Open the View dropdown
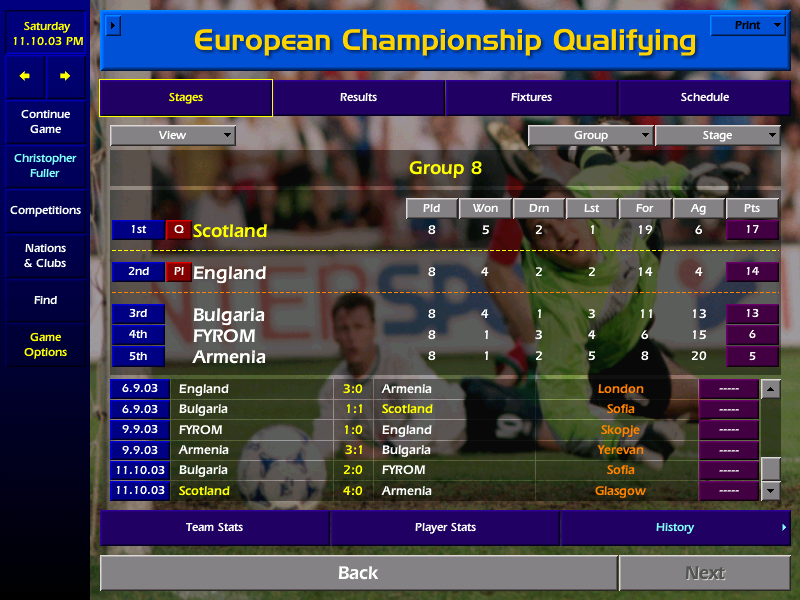The image size is (800, 600). click(173, 135)
